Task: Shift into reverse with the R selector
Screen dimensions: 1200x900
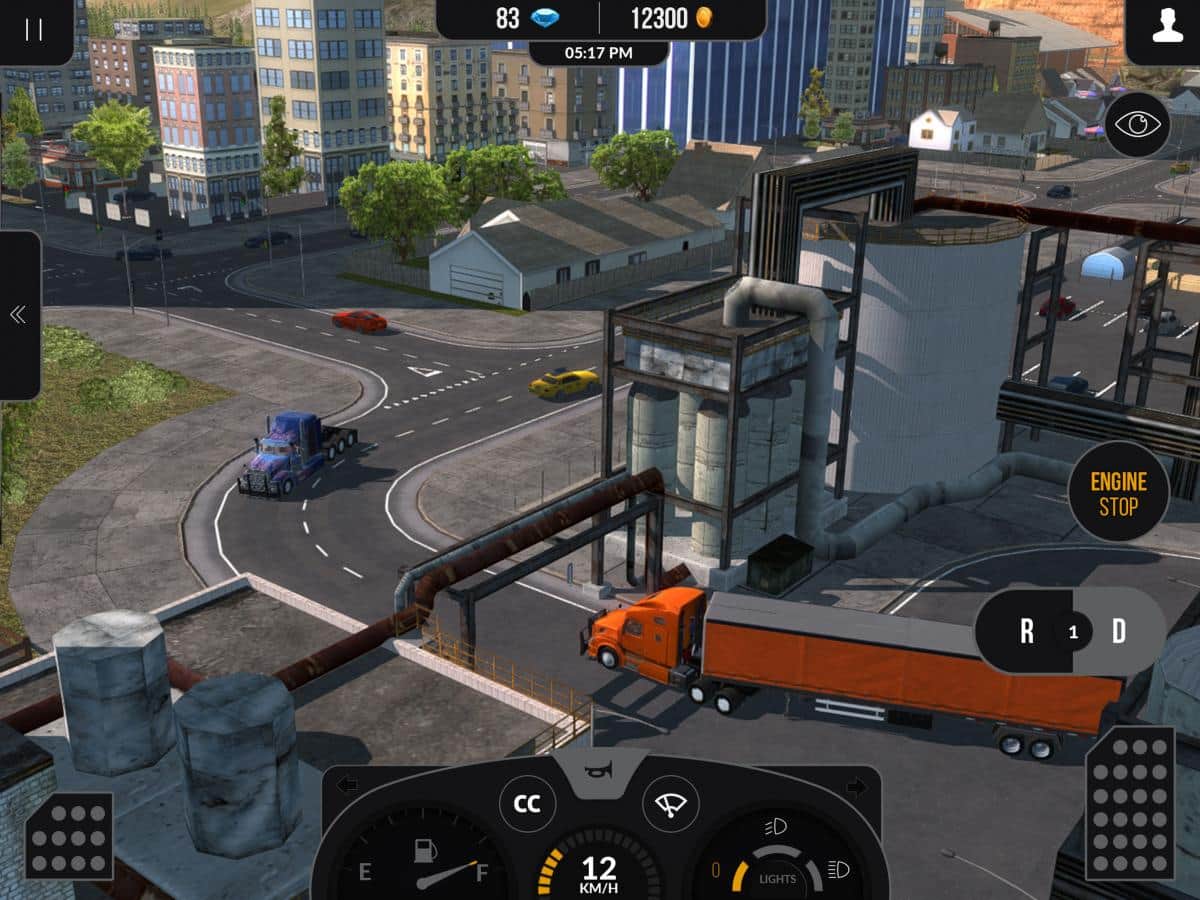Action: pos(1026,631)
